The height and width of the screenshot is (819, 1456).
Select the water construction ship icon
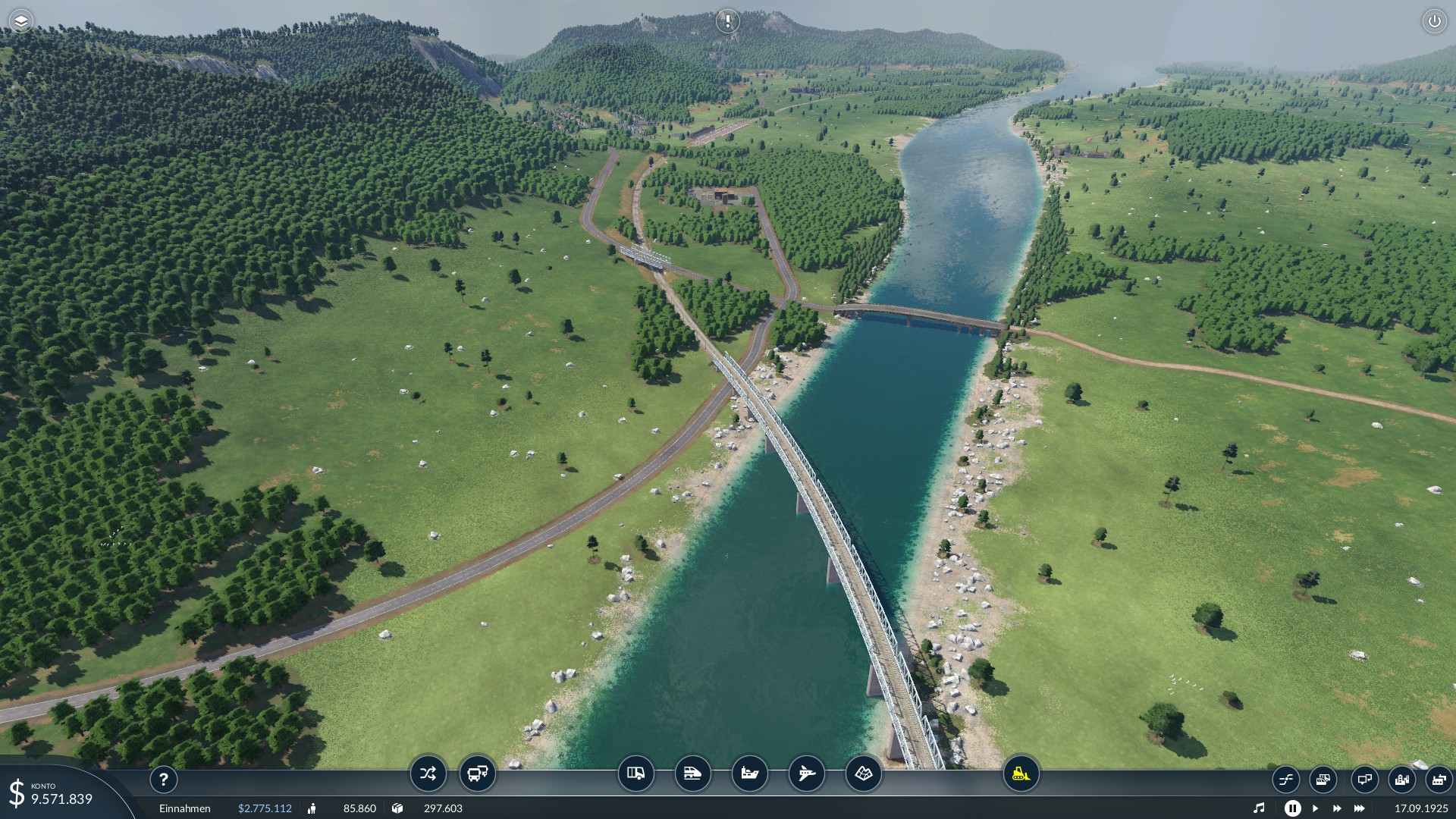click(749, 773)
